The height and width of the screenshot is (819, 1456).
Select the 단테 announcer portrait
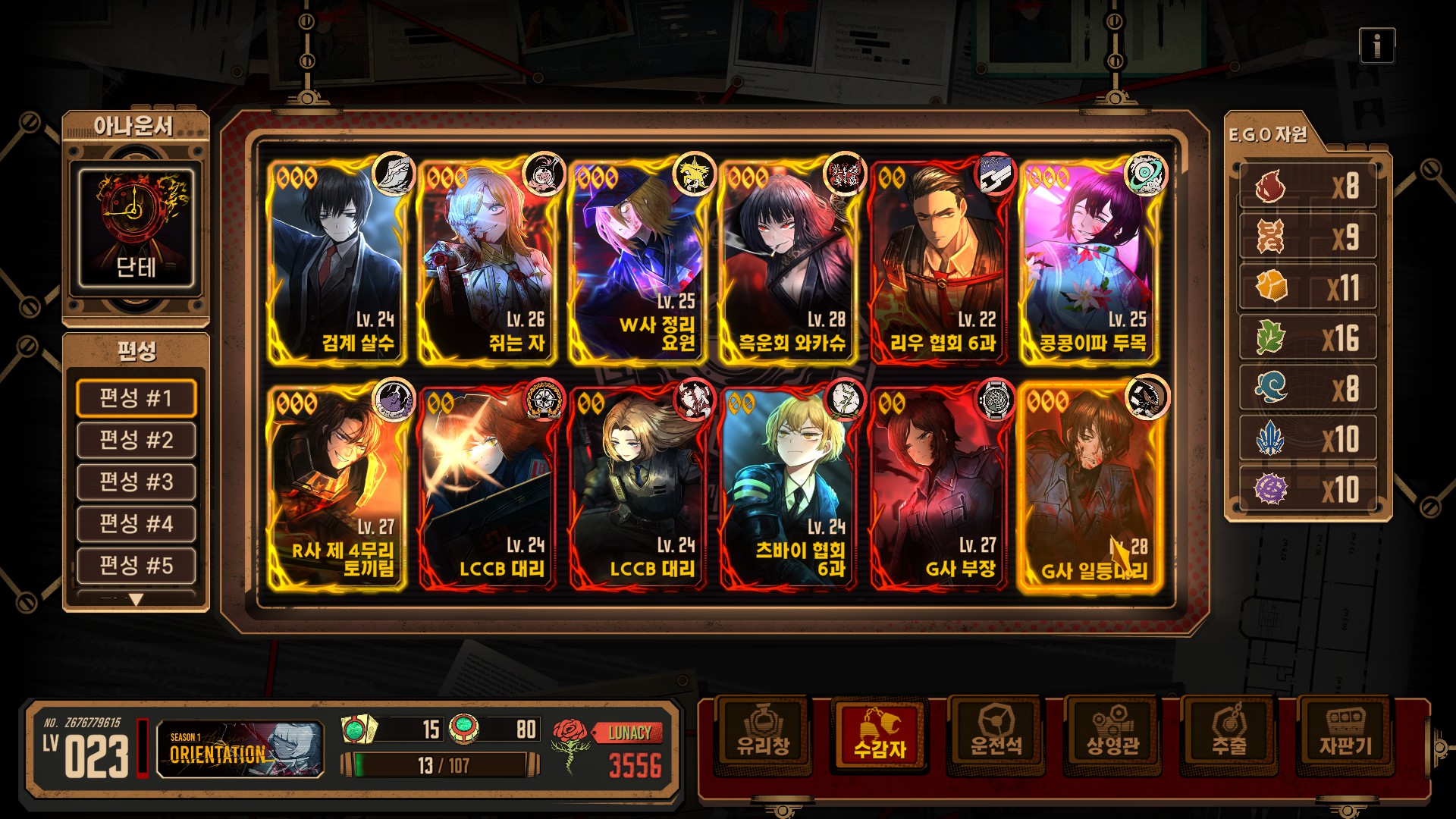pyautogui.click(x=136, y=228)
